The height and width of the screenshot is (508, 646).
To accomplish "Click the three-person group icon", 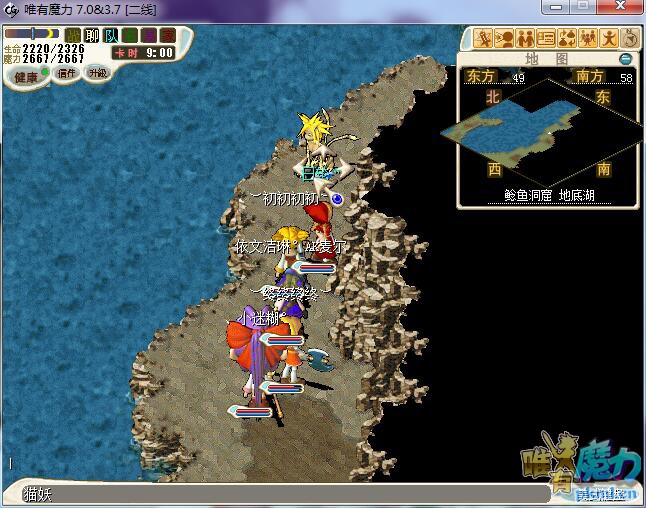I will [588, 39].
